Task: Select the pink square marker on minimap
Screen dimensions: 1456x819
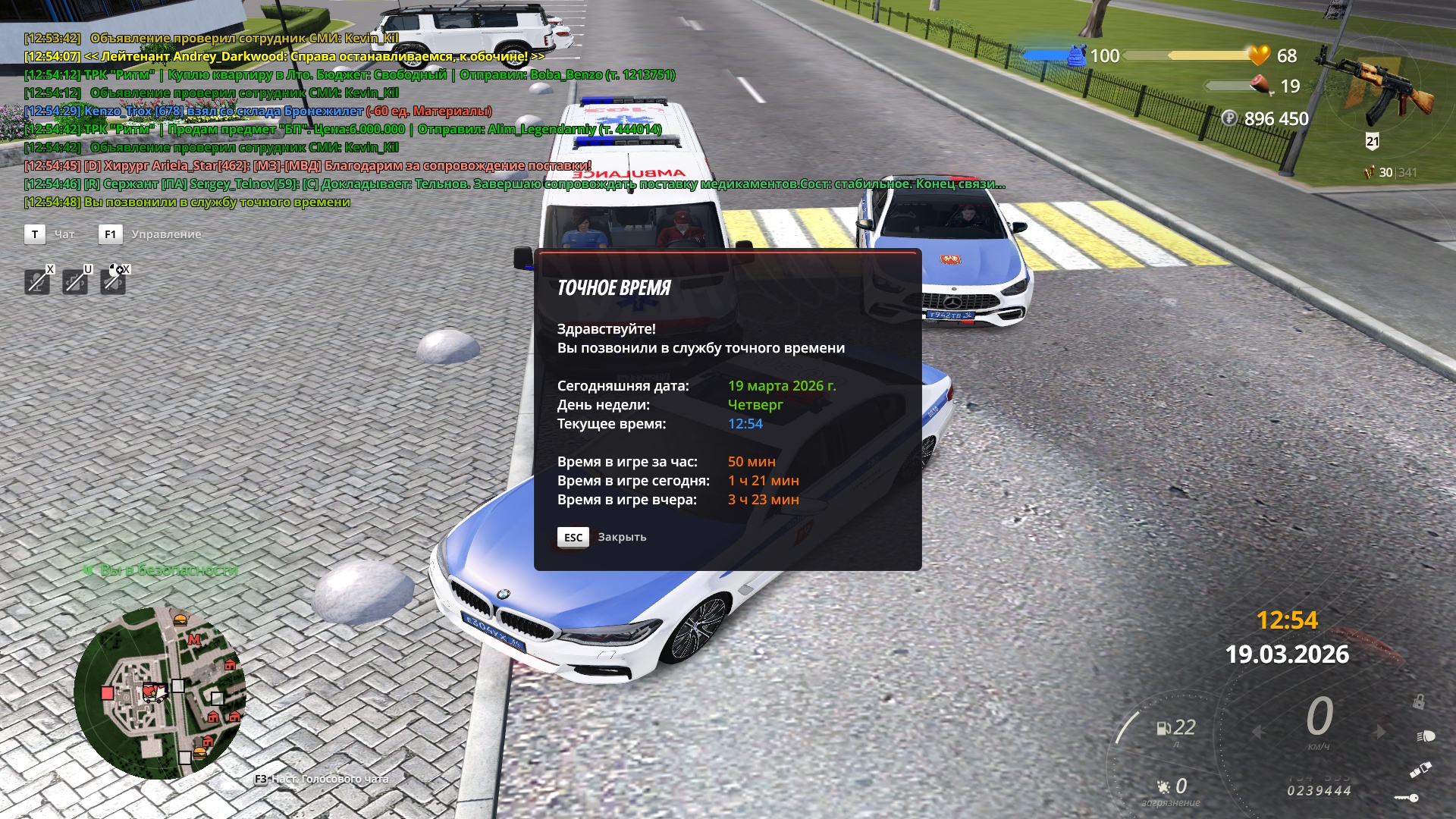Action: [x=108, y=692]
